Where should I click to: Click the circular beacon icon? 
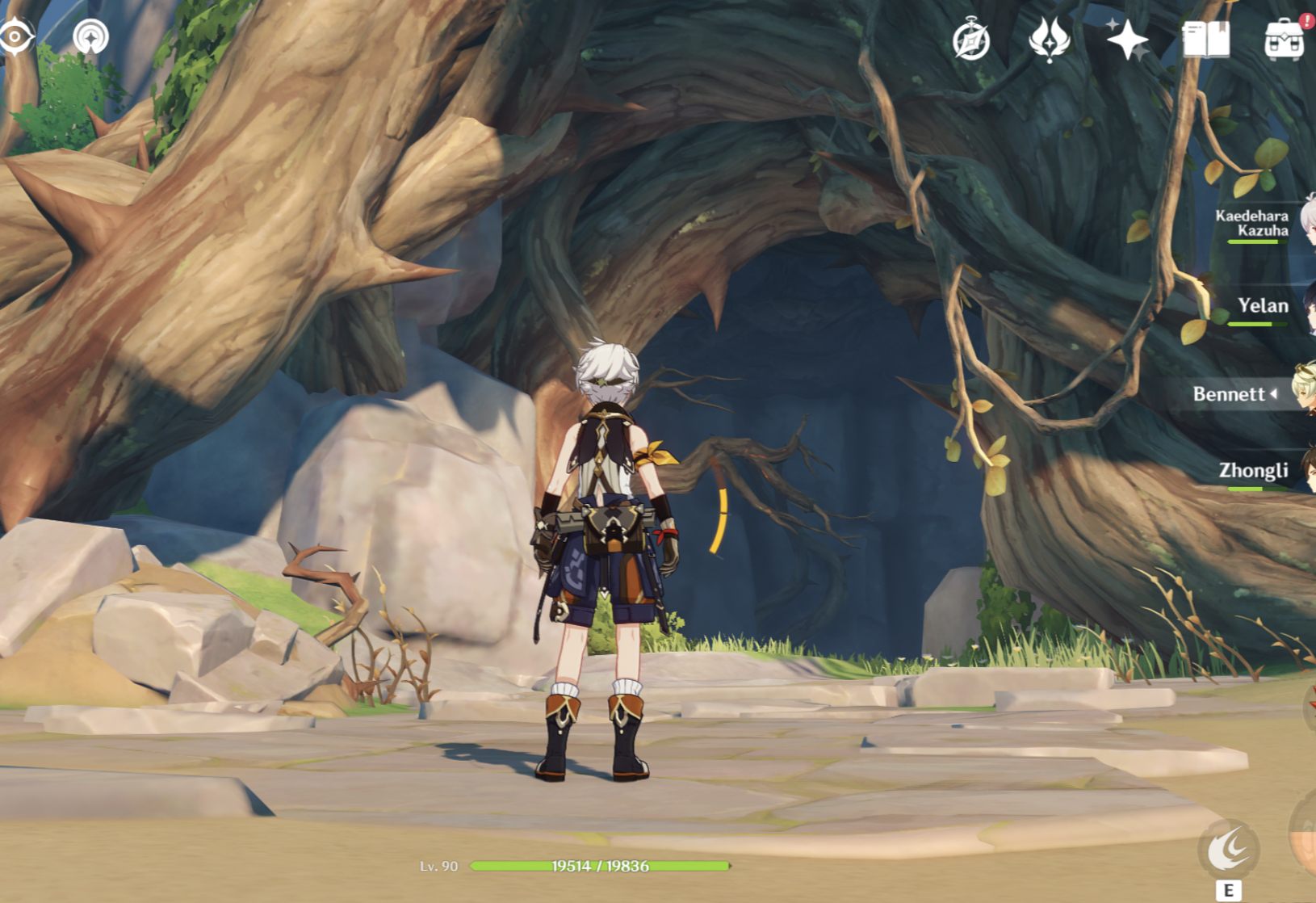coord(90,36)
